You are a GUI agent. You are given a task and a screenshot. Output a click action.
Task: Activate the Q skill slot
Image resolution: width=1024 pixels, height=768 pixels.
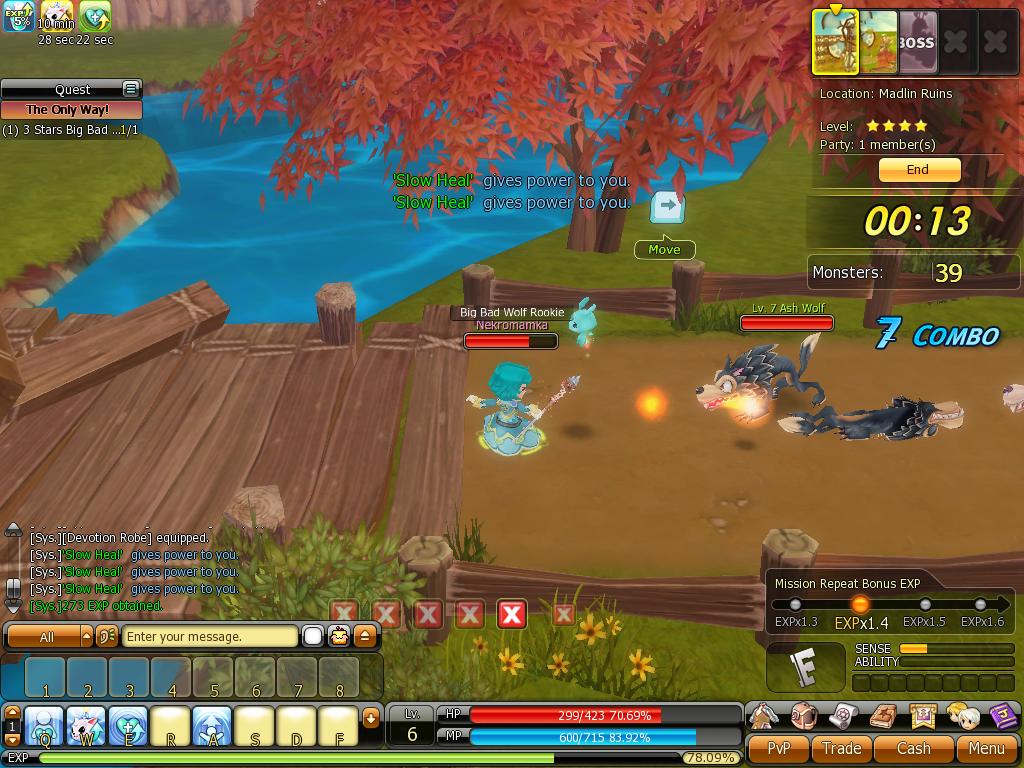click(x=44, y=726)
